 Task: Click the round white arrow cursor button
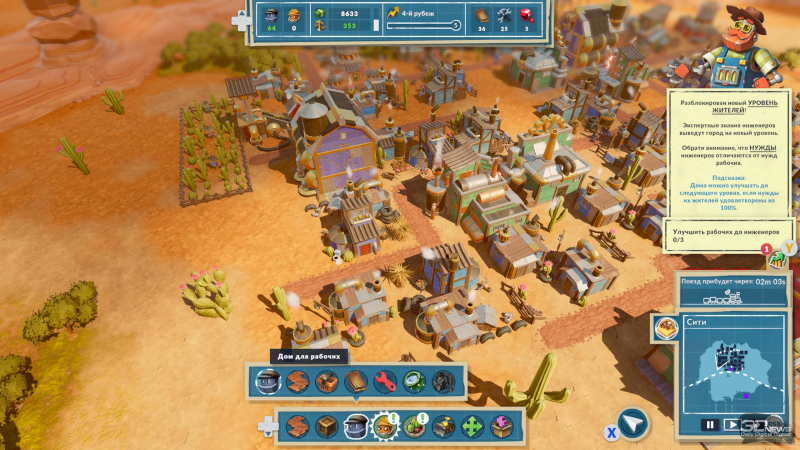(x=632, y=424)
